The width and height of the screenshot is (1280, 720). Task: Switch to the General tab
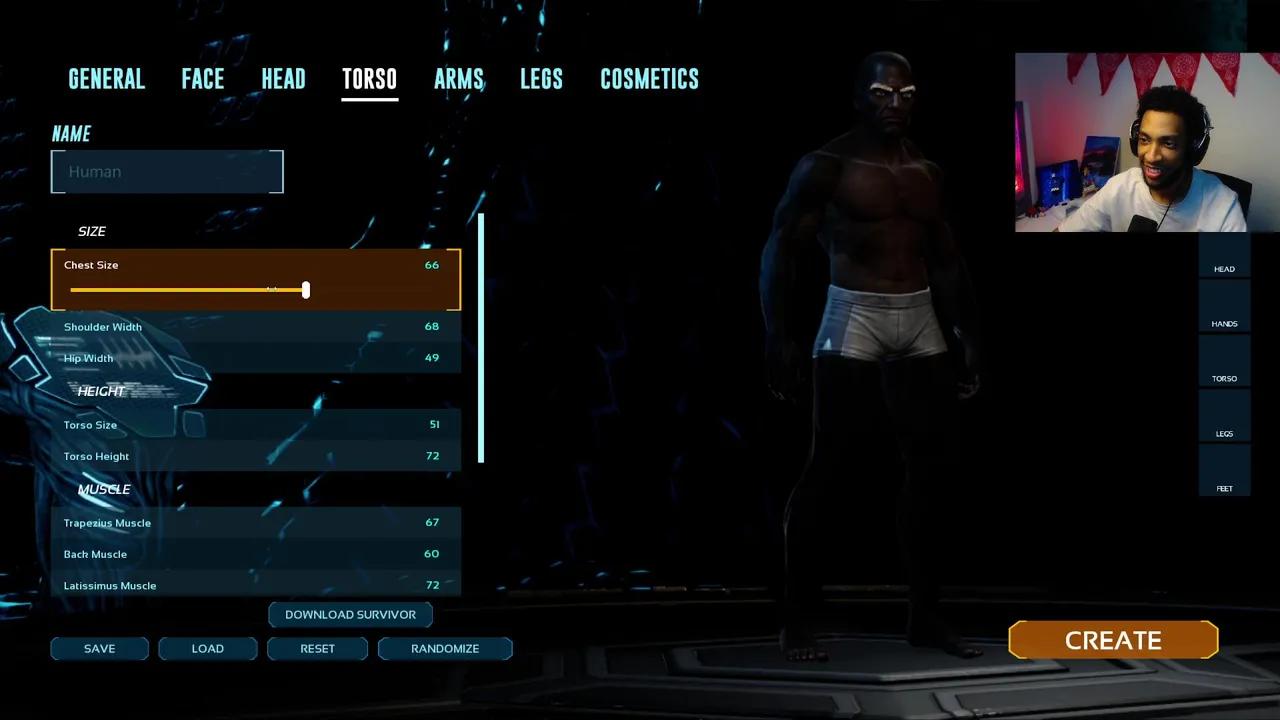[x=106, y=79]
